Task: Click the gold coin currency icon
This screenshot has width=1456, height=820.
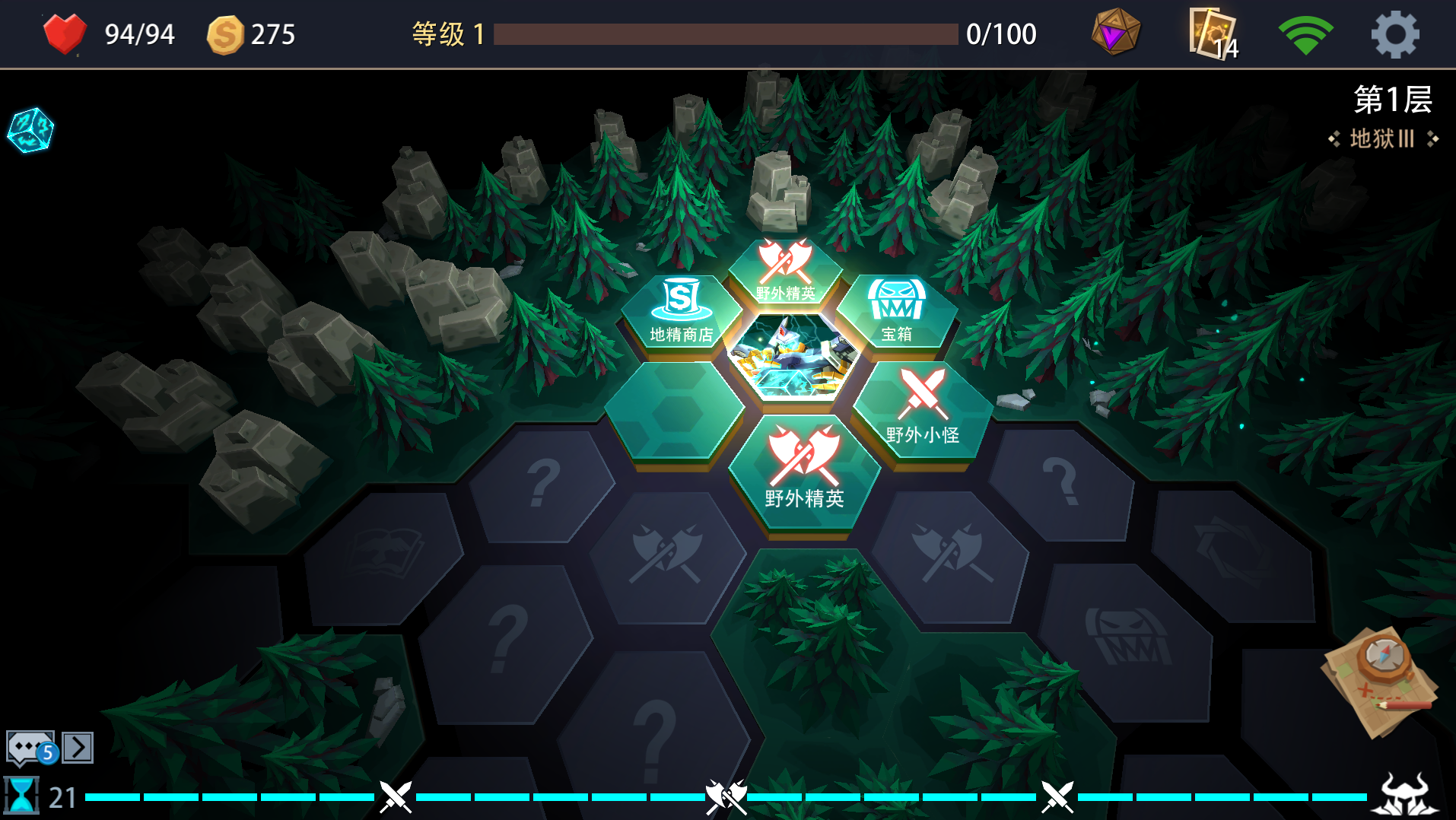Action: point(223,33)
